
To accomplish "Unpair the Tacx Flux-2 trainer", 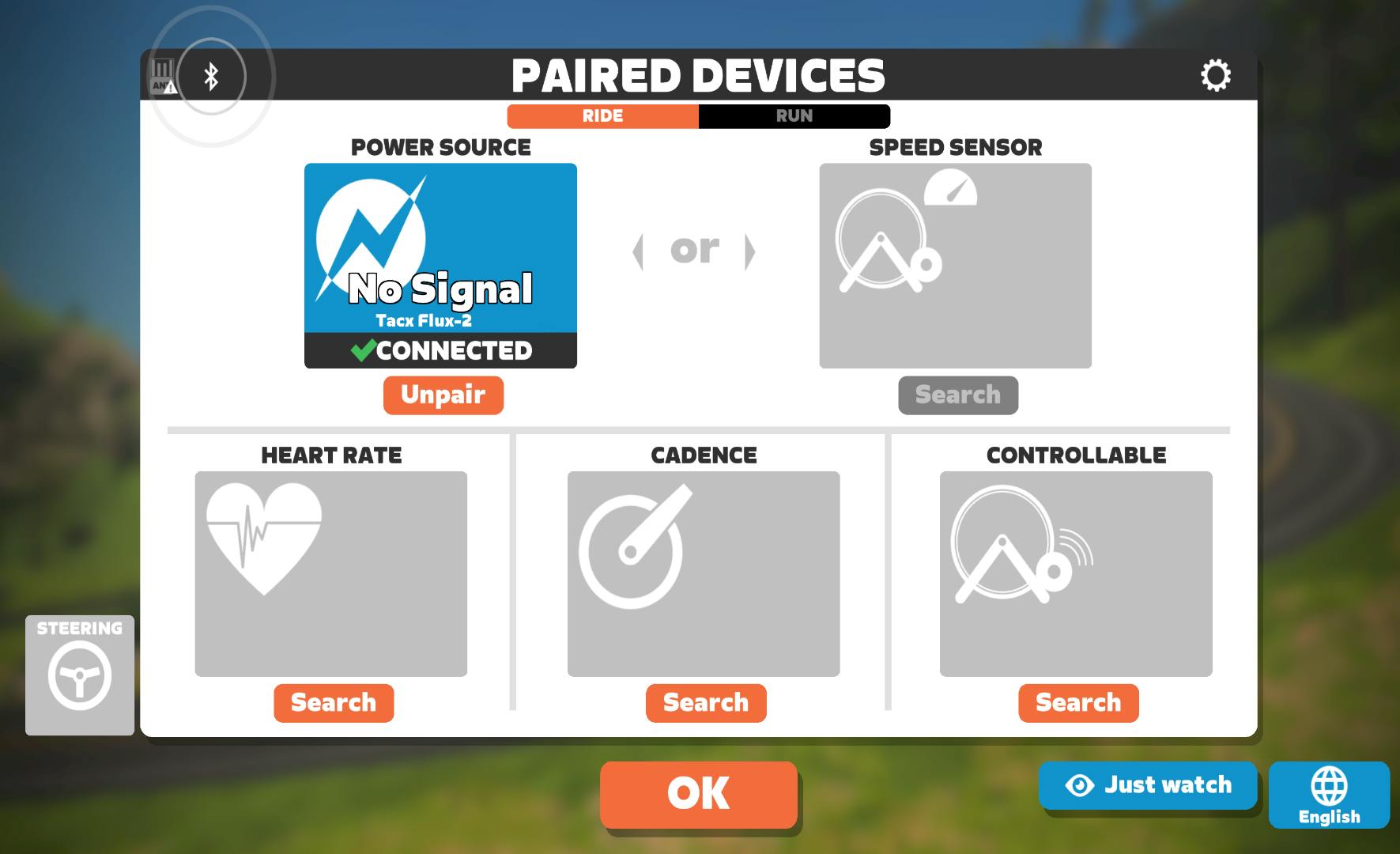I will (x=442, y=395).
